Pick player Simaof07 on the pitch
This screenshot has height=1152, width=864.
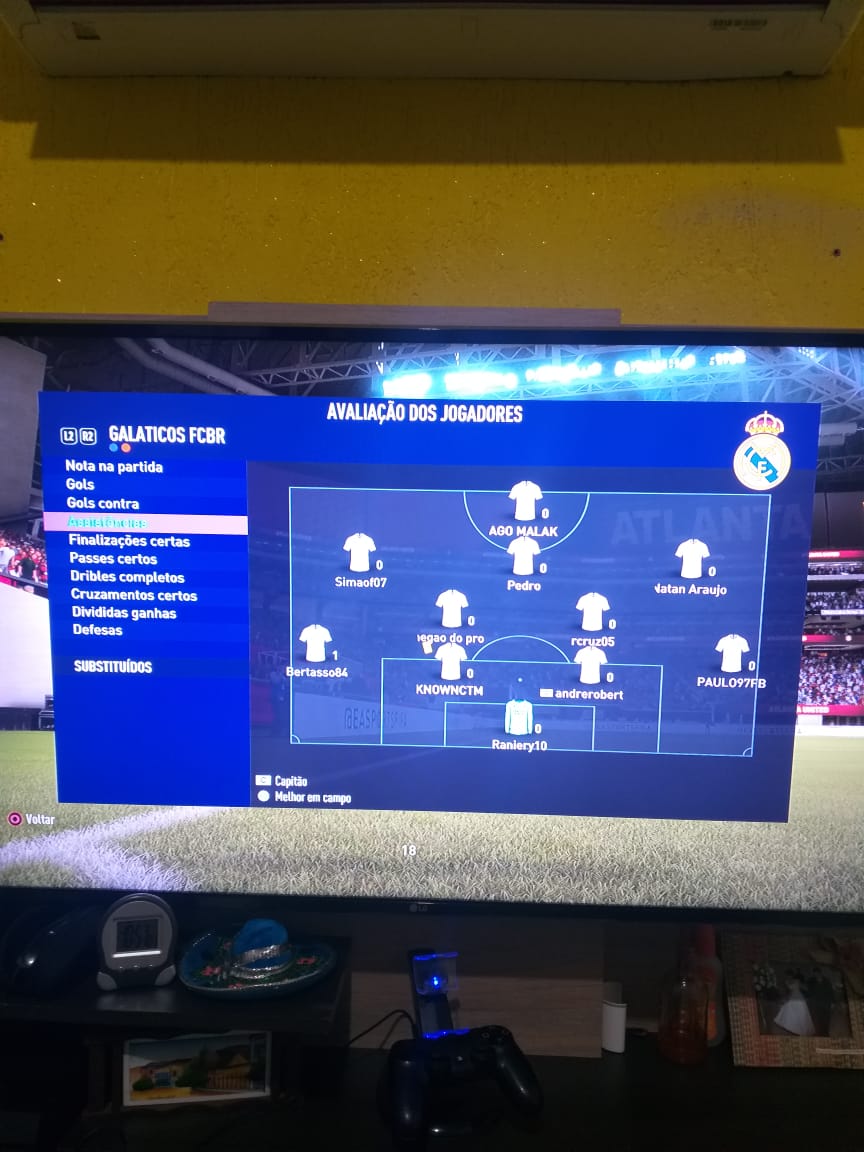click(x=359, y=552)
